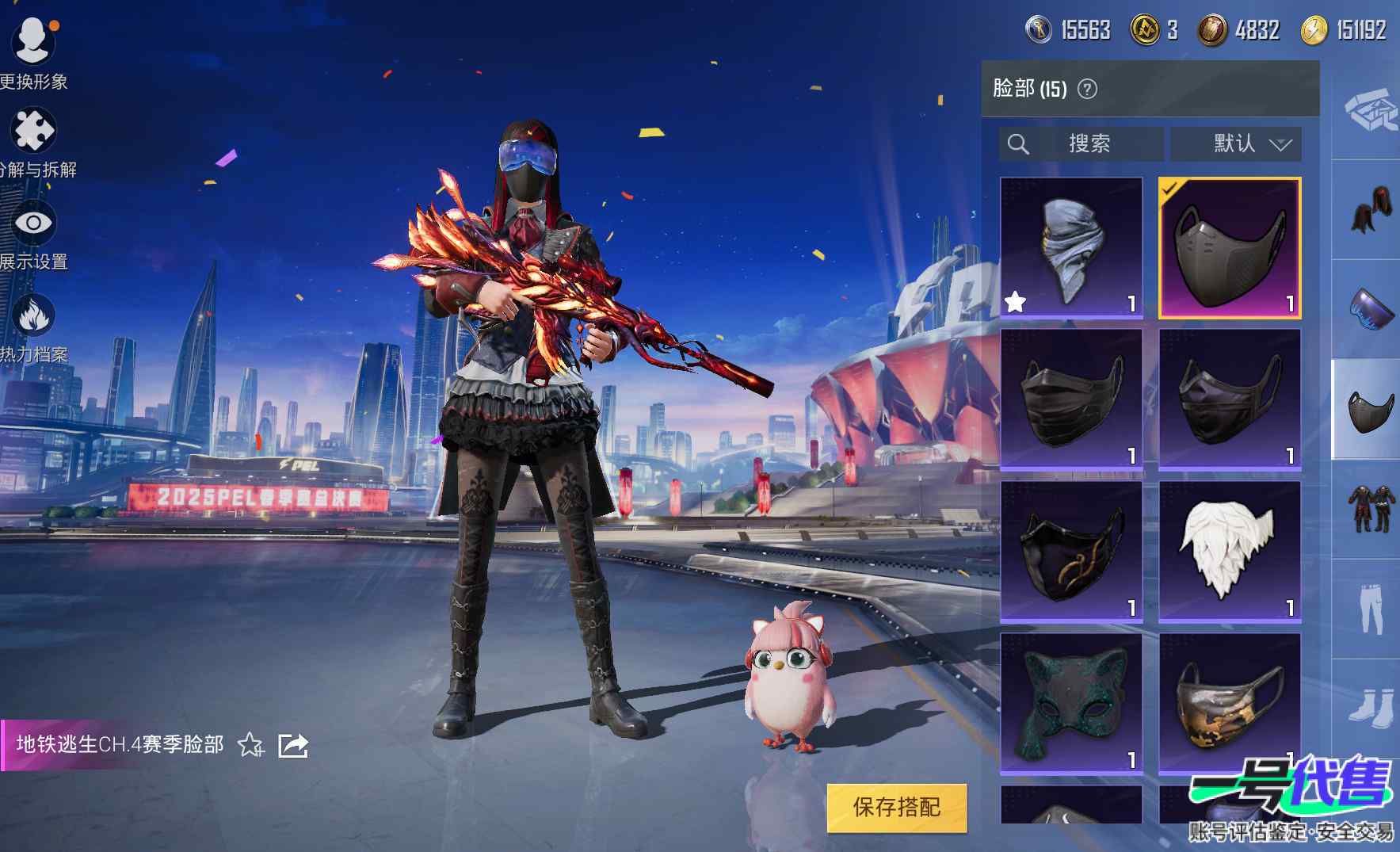The image size is (1400, 852).
Task: Switch to the hair category tab
Action: (1371, 210)
